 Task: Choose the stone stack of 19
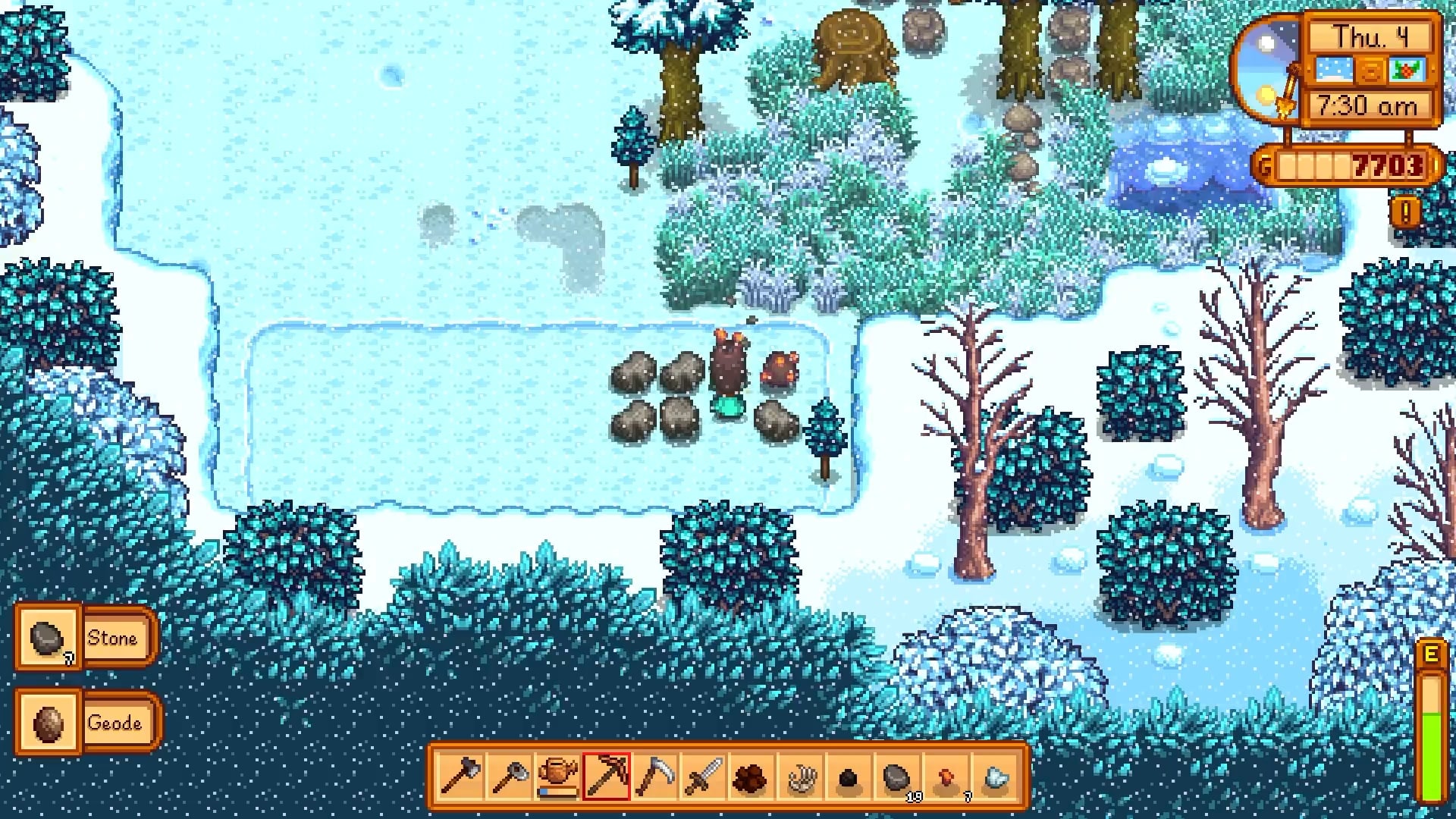[x=897, y=777]
